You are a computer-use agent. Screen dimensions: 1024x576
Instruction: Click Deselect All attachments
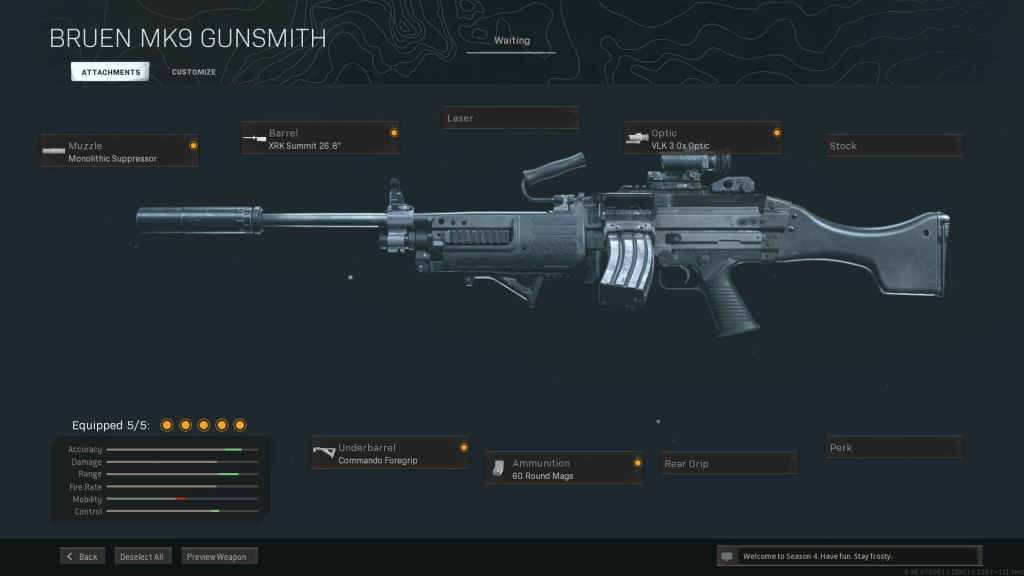[x=142, y=556]
